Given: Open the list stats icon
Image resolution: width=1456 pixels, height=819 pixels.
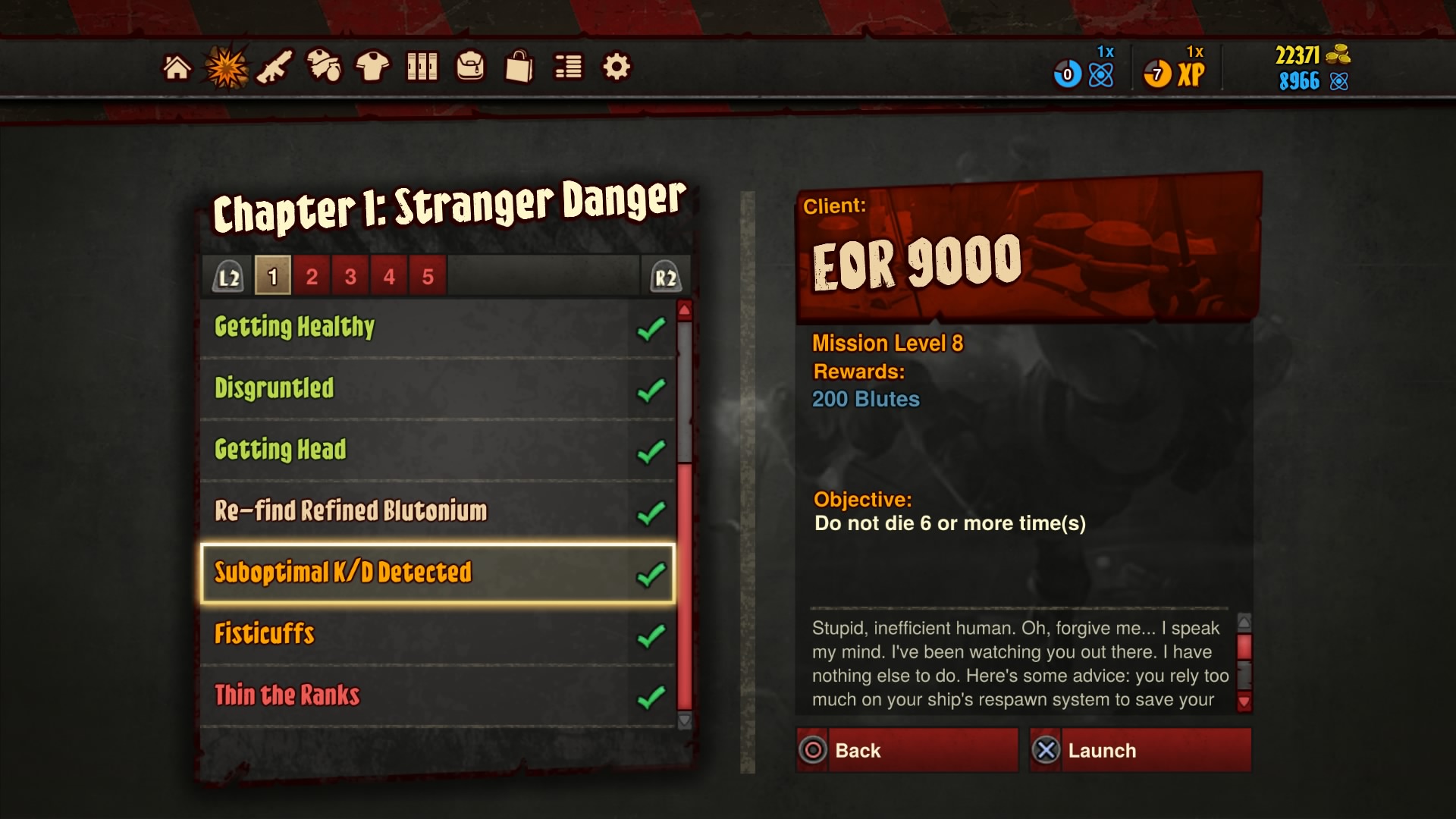Looking at the screenshot, I should pyautogui.click(x=568, y=67).
